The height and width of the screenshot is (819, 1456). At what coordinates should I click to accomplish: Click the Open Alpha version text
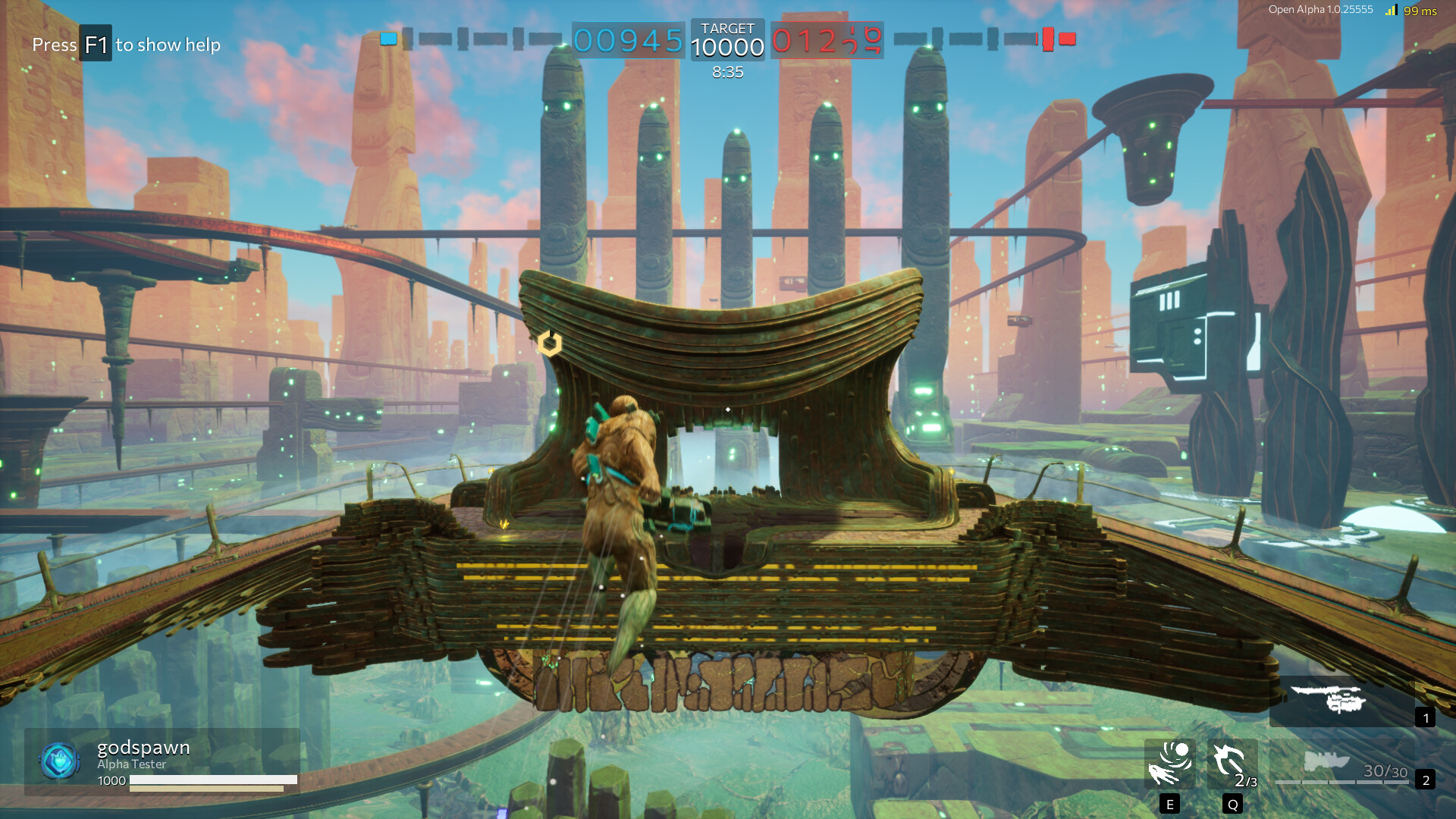click(1319, 10)
